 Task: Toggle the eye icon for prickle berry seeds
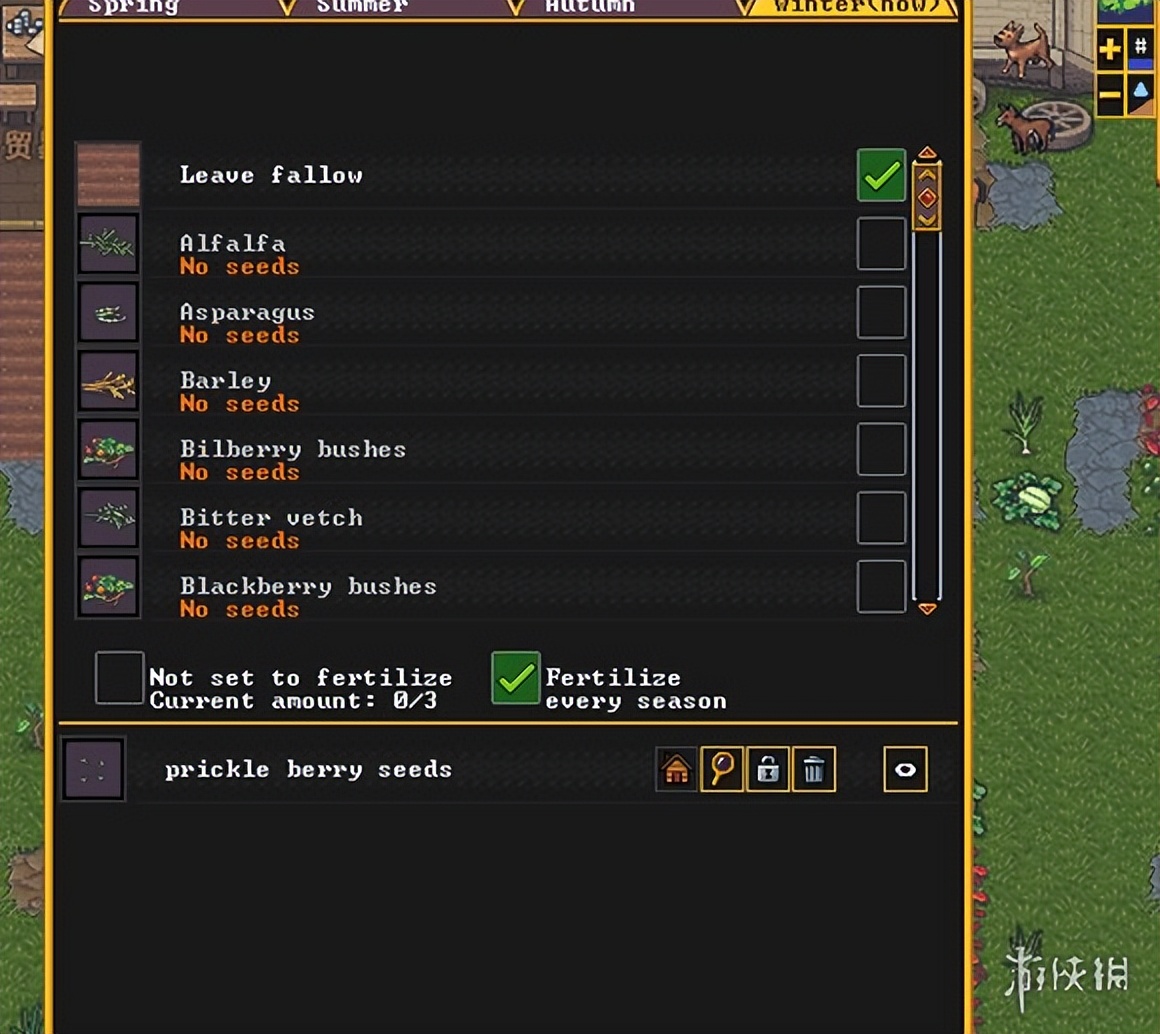click(905, 769)
